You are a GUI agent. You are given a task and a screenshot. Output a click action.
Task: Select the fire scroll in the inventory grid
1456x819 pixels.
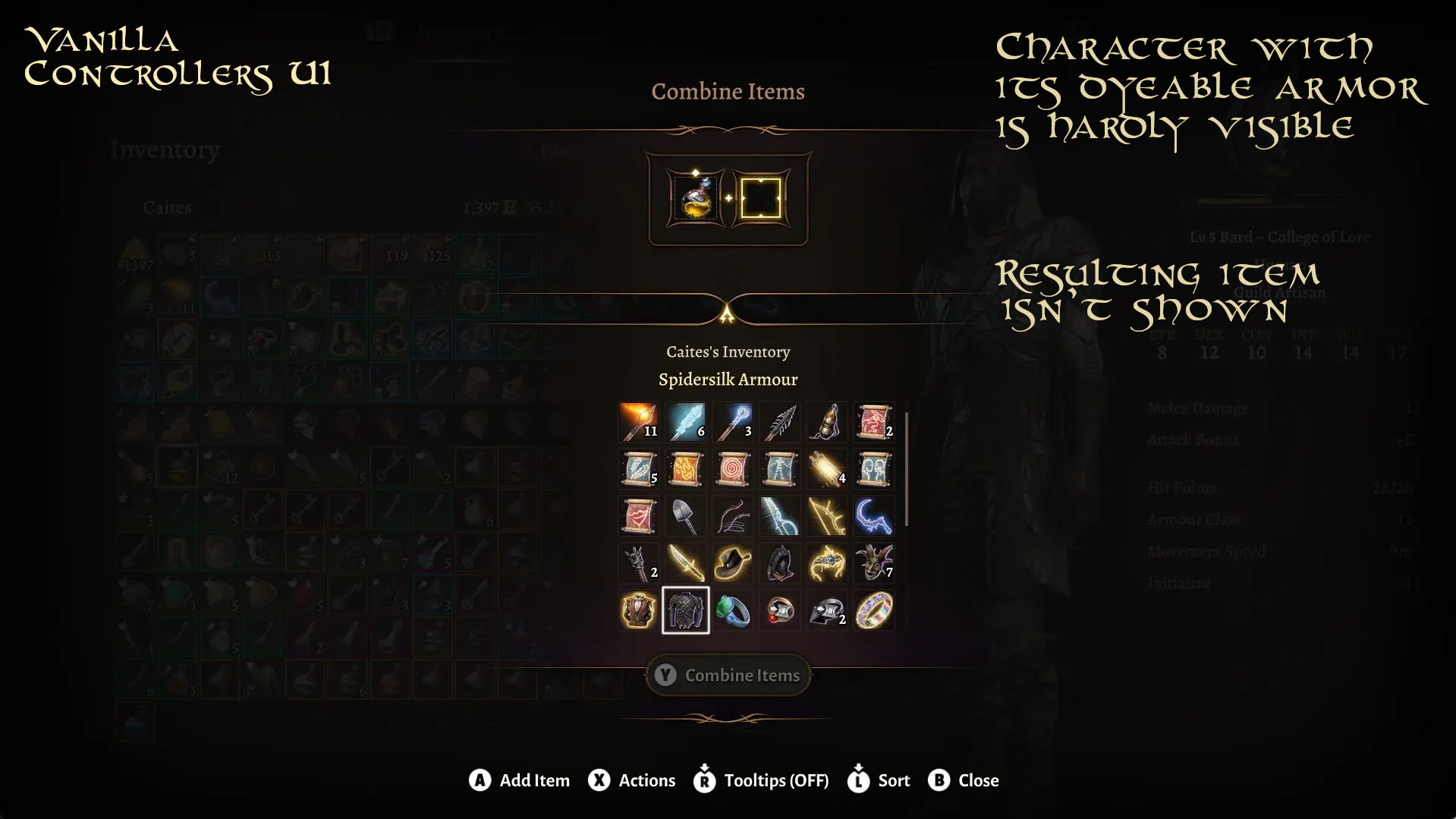(686, 469)
